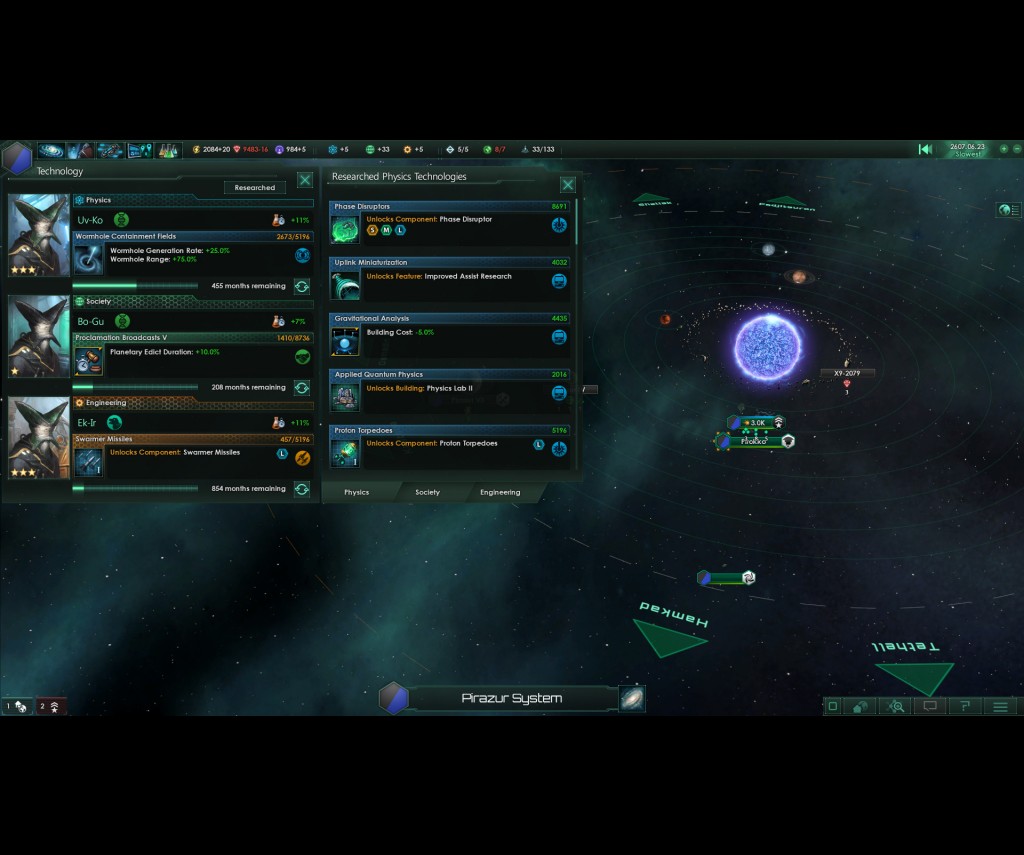Open the help question mark button

click(965, 706)
